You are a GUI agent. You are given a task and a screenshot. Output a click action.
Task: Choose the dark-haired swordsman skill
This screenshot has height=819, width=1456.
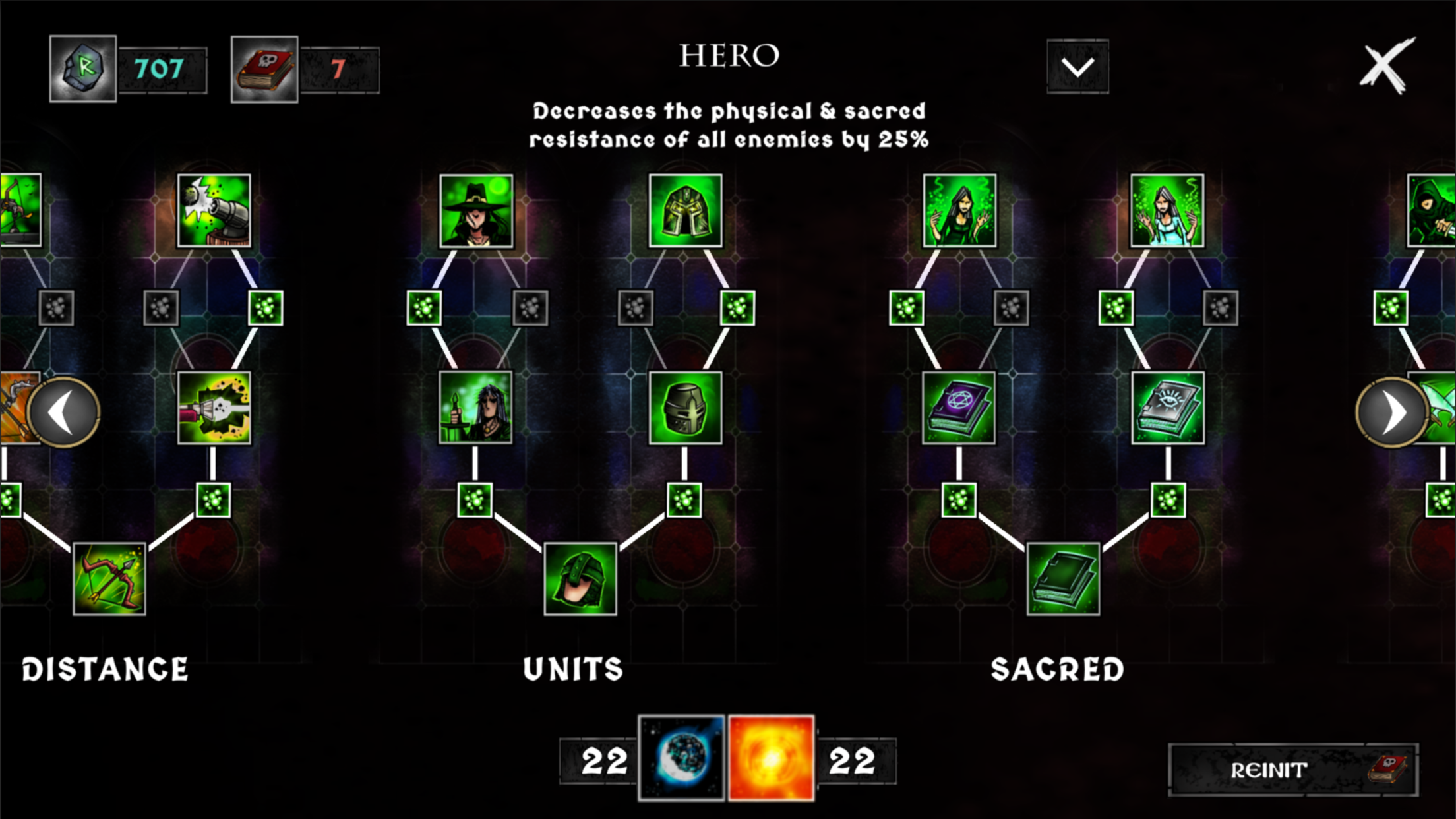coord(475,408)
